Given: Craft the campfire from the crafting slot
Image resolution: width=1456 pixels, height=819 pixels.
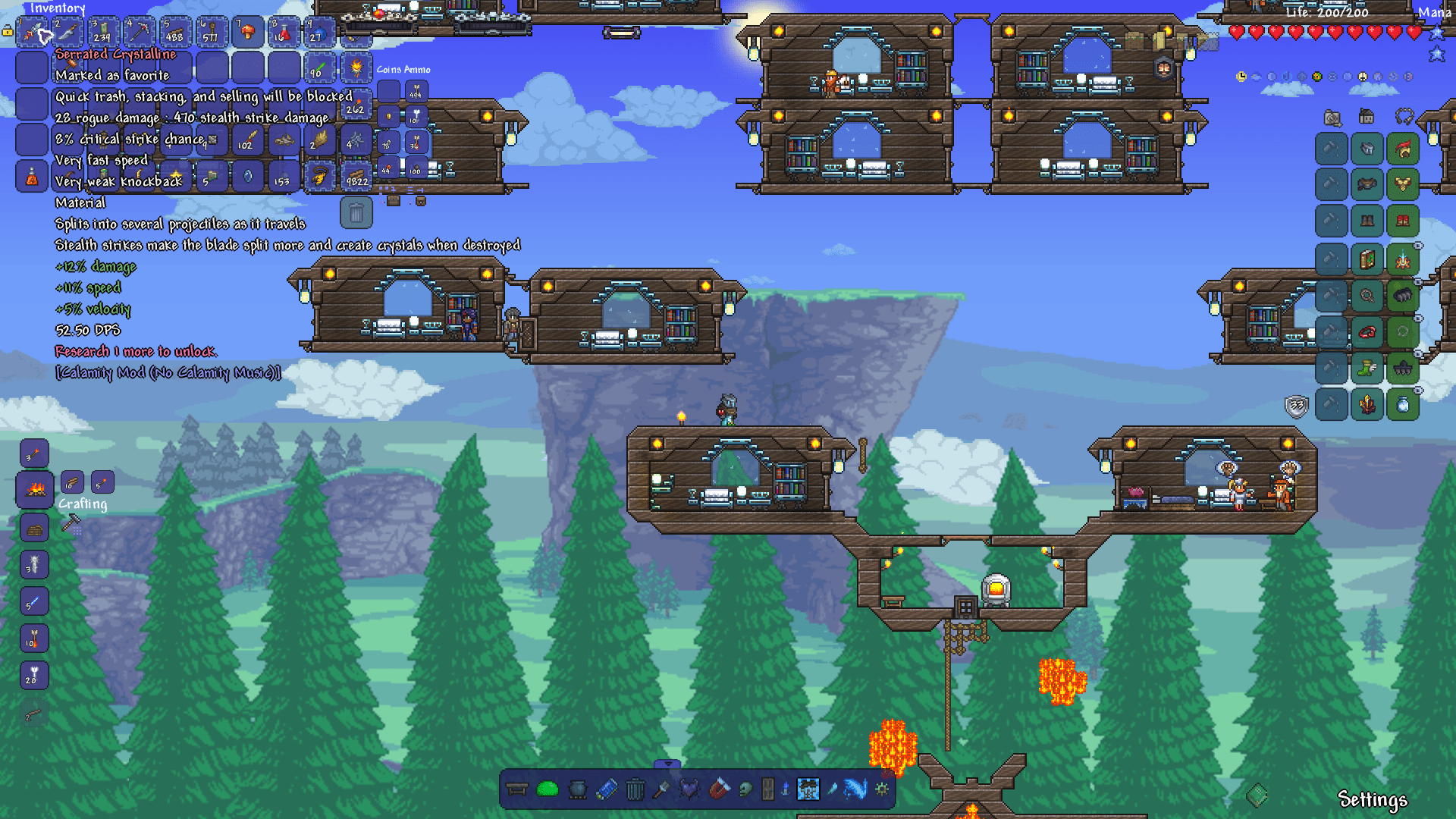Looking at the screenshot, I should coord(33,489).
